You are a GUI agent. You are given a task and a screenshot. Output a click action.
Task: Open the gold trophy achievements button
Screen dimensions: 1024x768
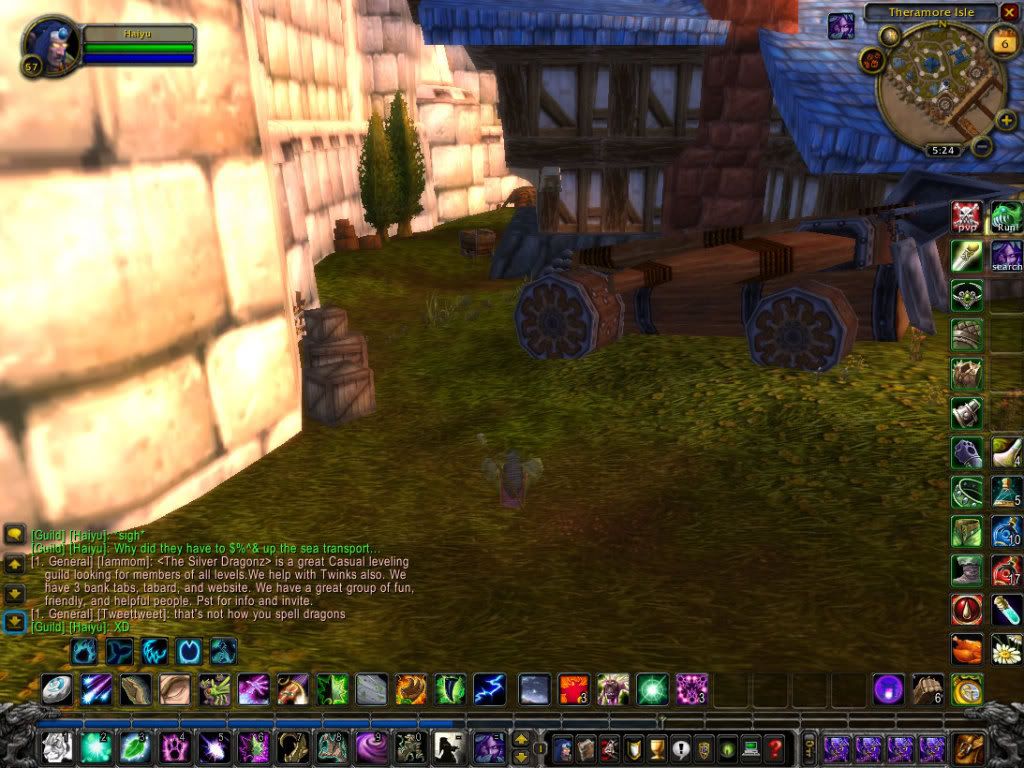point(656,748)
